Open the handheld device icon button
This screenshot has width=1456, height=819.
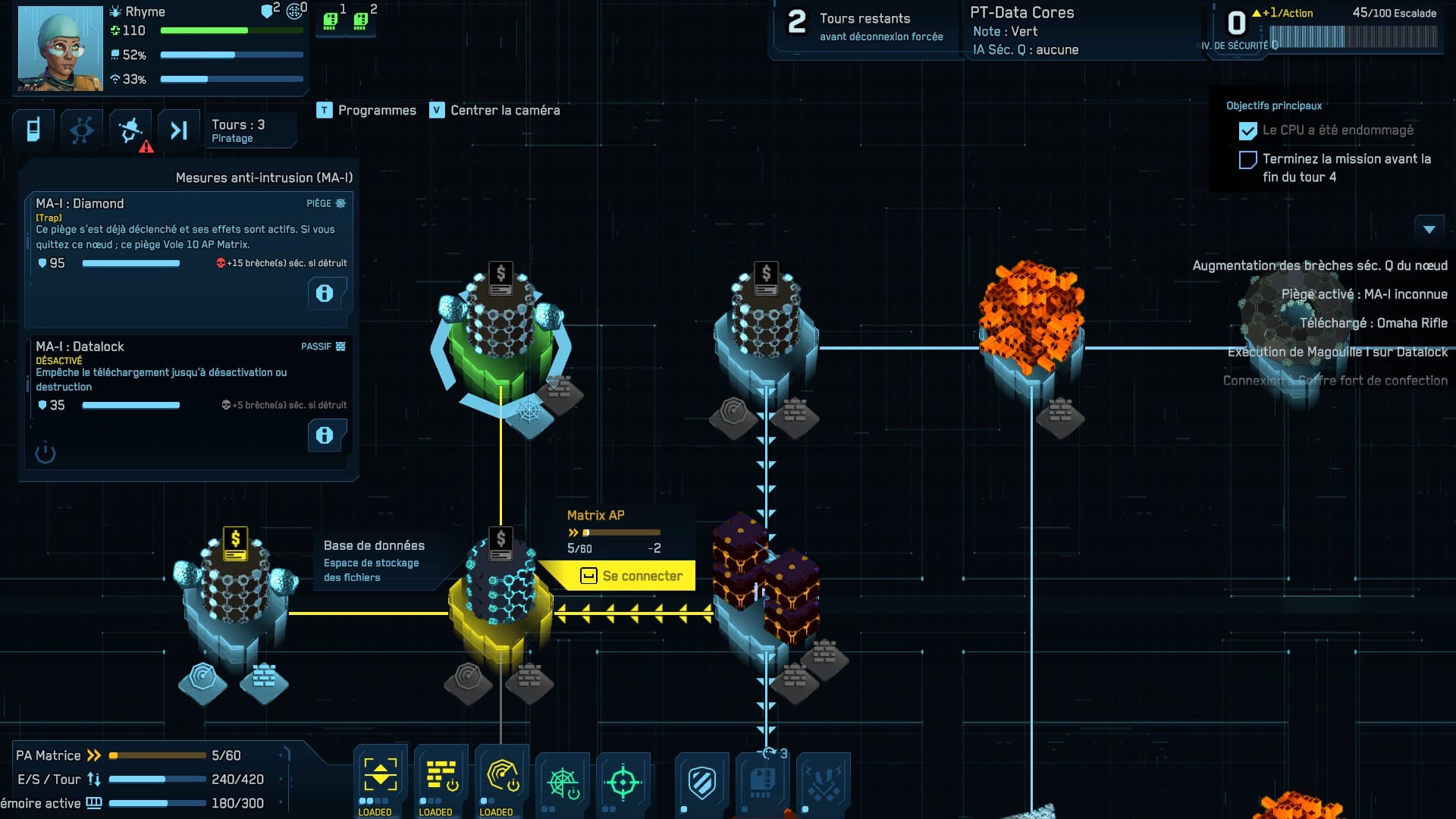coord(33,130)
